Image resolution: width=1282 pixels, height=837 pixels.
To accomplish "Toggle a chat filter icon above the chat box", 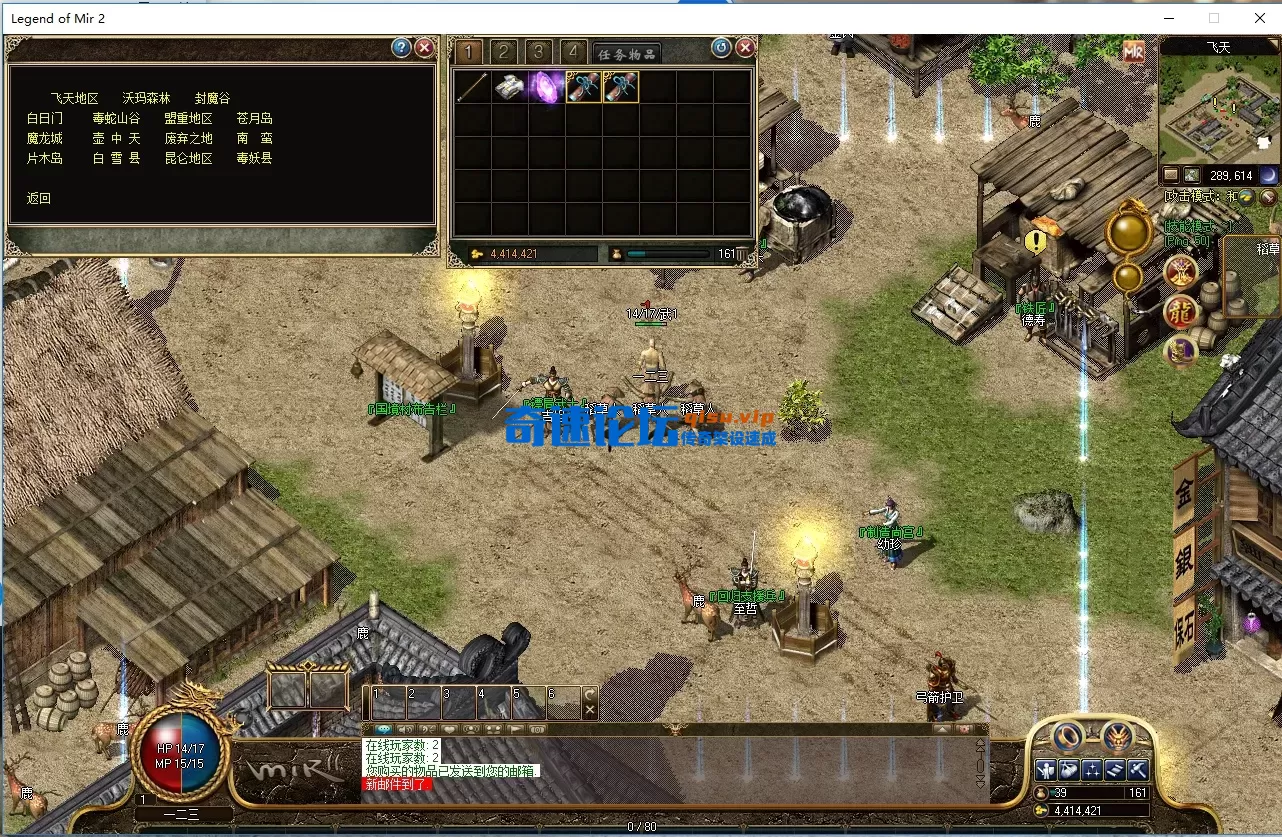I will coord(382,728).
